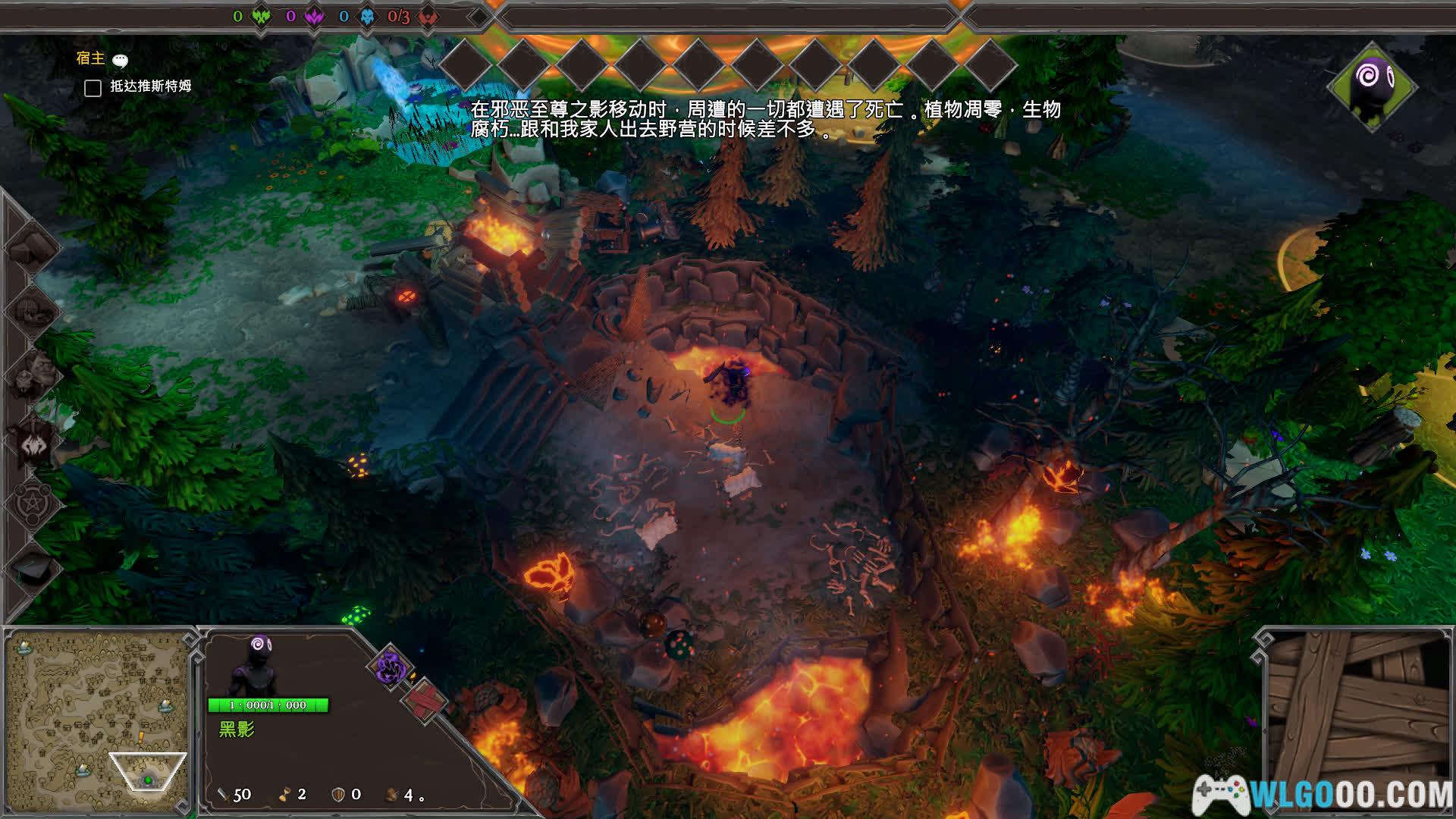
Task: Open the pentagram spells menu
Action: (x=32, y=503)
